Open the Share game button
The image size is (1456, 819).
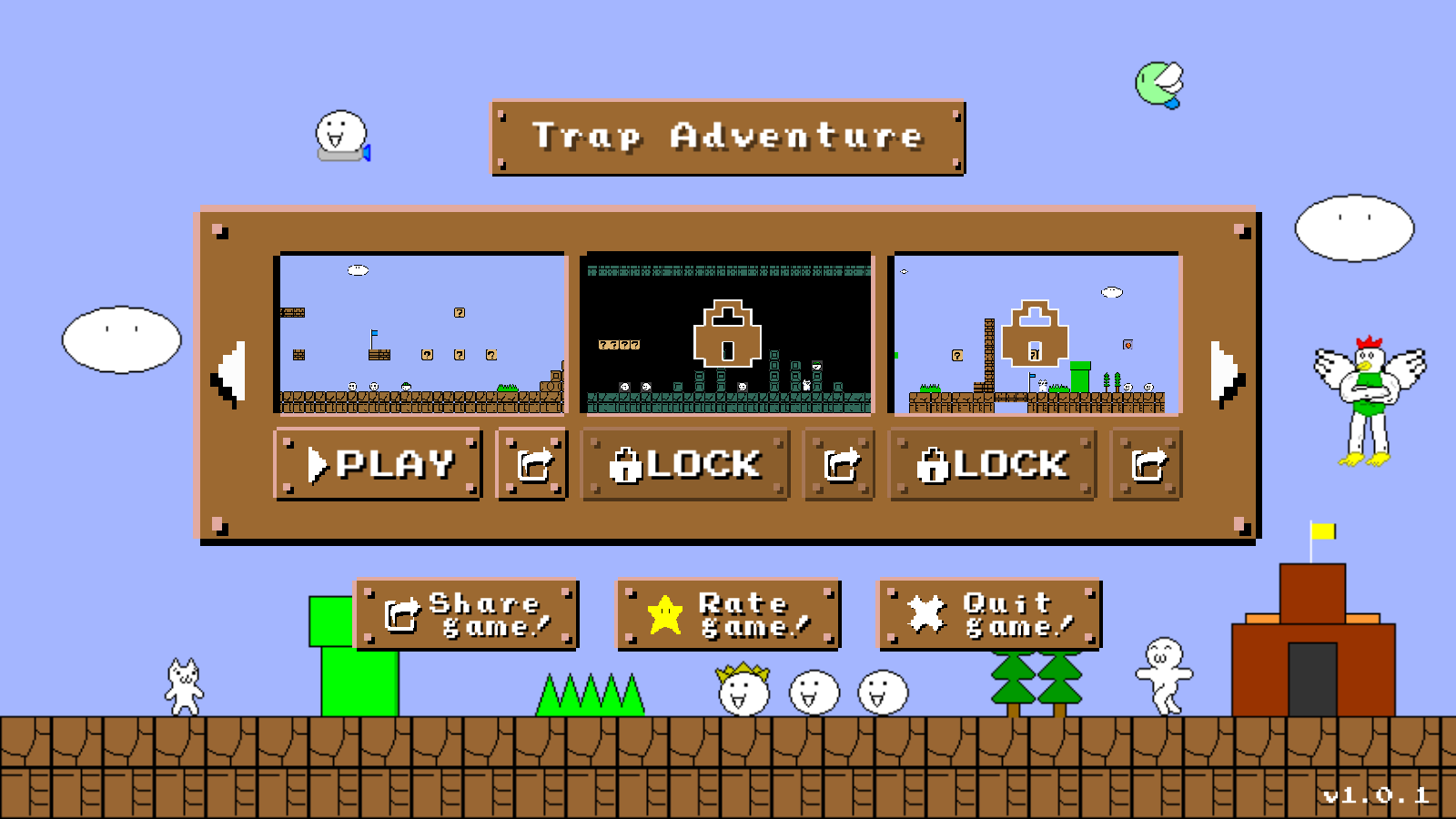click(x=466, y=614)
